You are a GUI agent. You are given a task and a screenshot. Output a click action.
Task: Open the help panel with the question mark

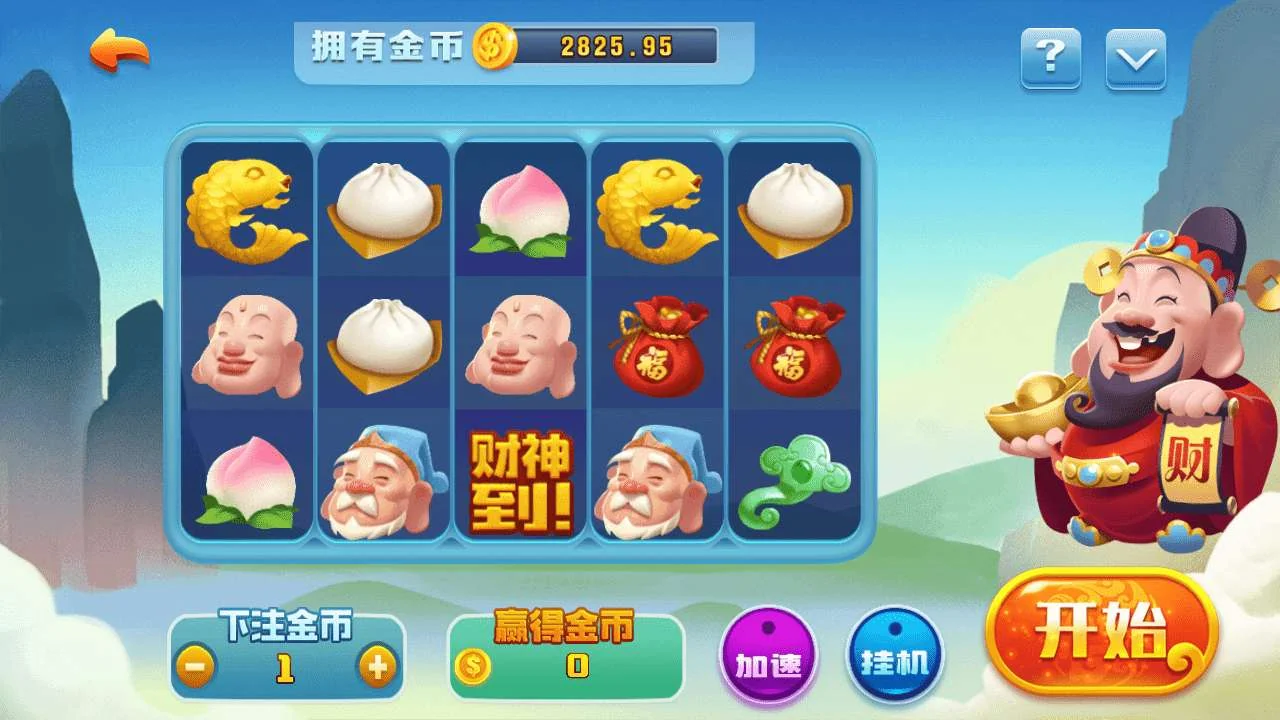click(1048, 60)
